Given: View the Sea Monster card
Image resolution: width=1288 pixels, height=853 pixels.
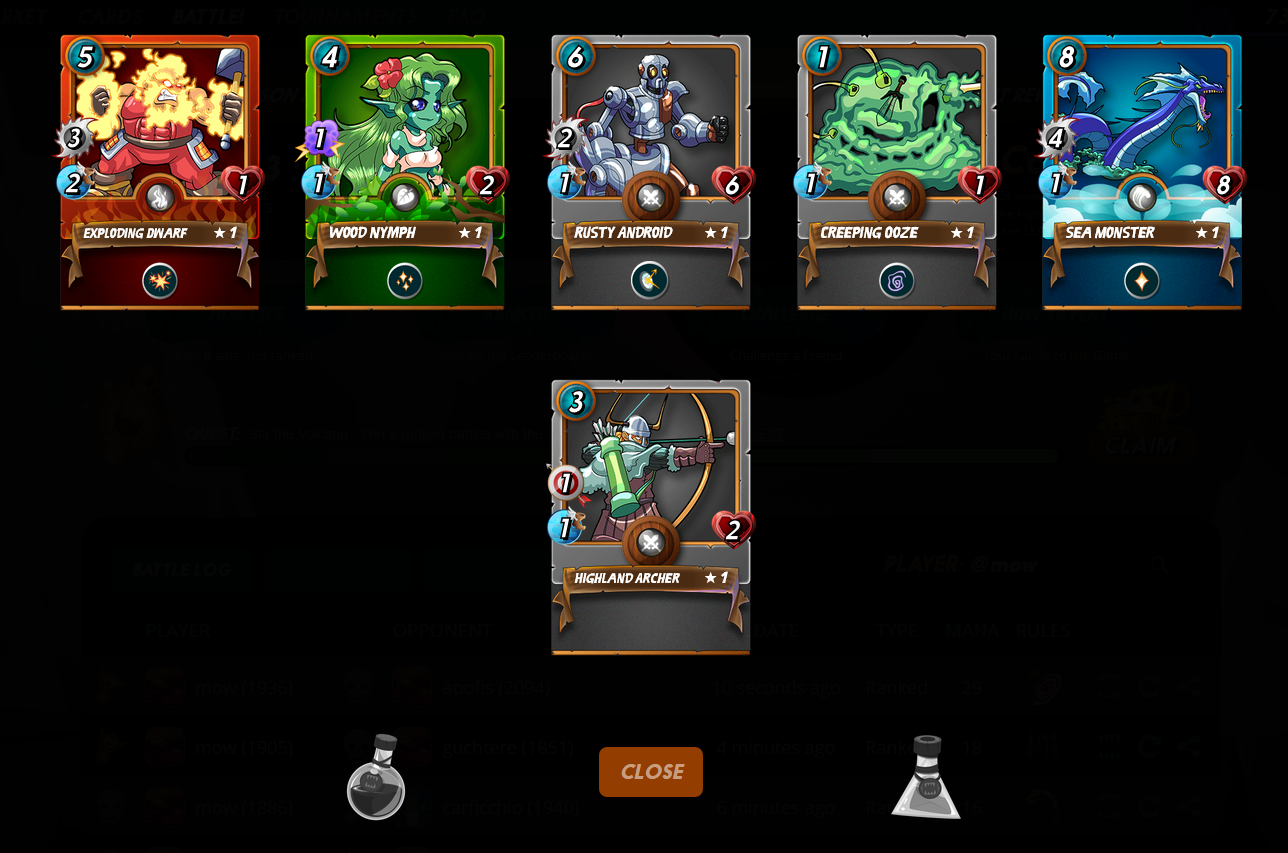Looking at the screenshot, I should point(1141,172).
